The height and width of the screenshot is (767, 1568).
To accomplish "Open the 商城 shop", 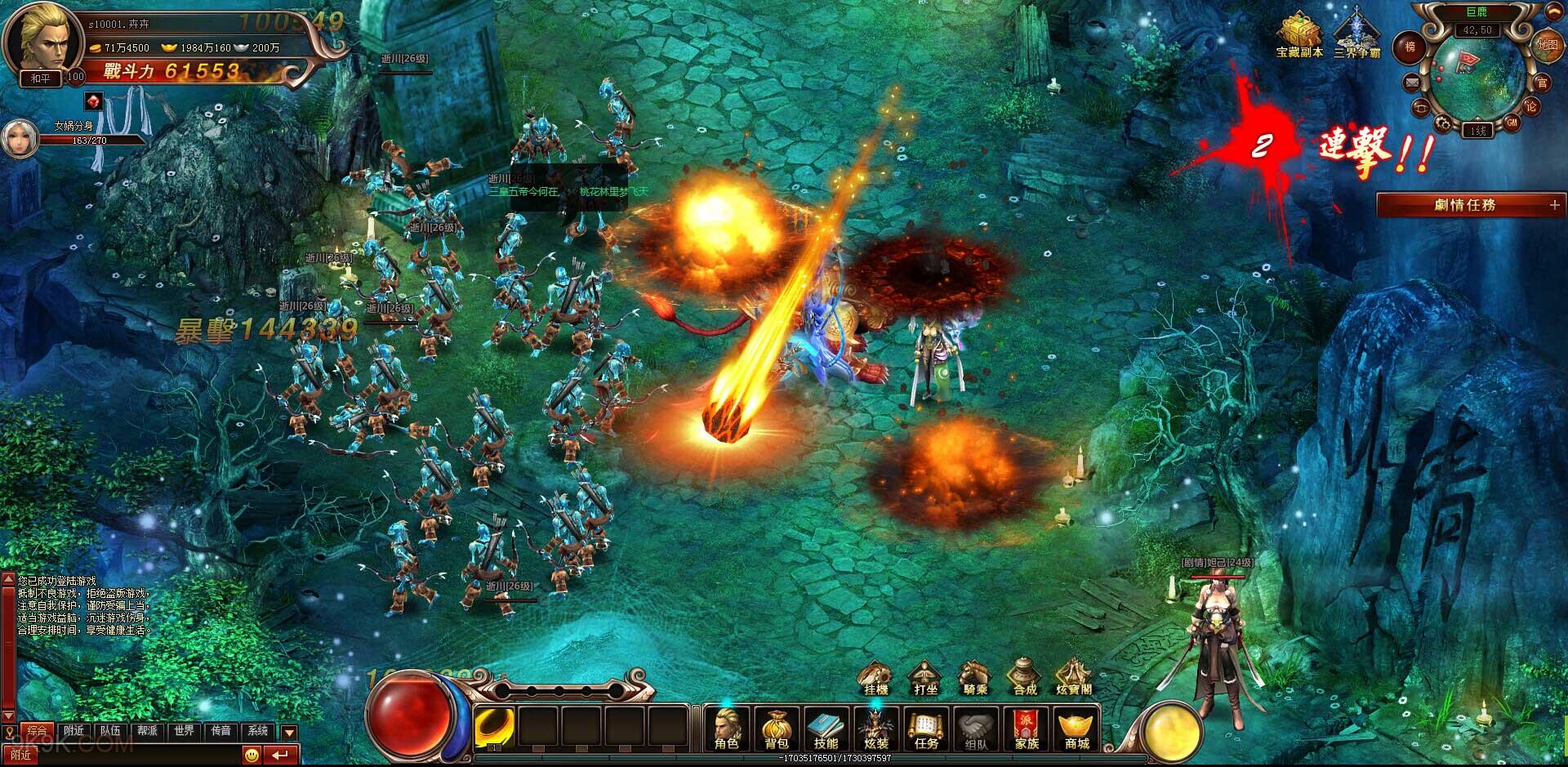I will click(x=1076, y=728).
